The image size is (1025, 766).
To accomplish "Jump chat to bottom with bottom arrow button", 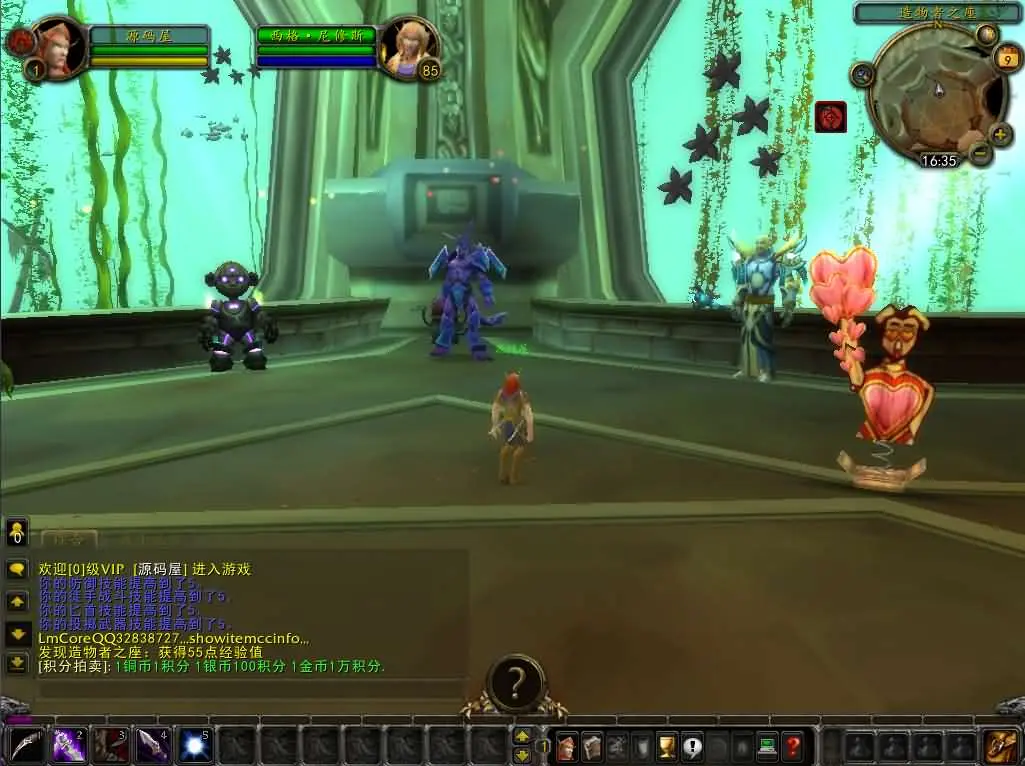I will tap(17, 662).
